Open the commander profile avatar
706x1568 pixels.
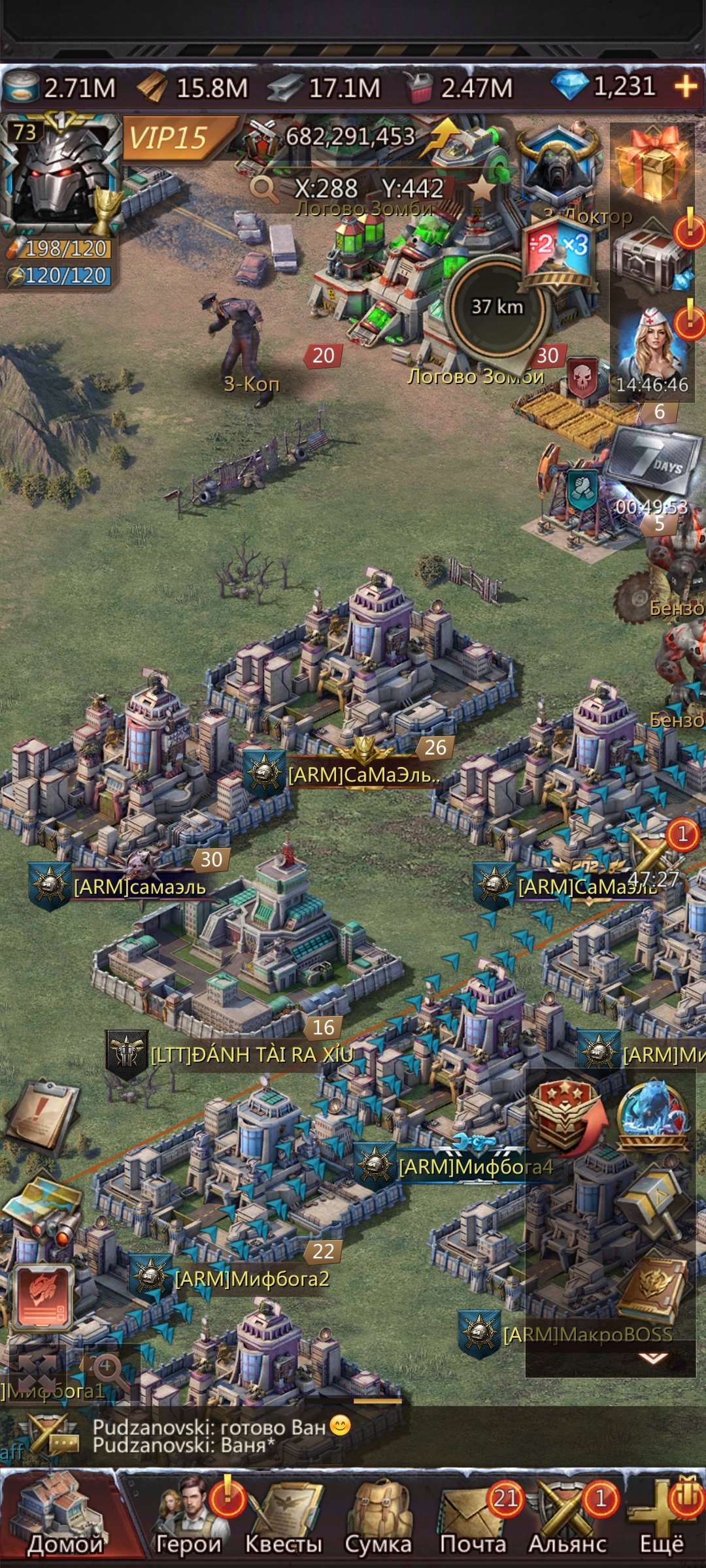pos(61,173)
